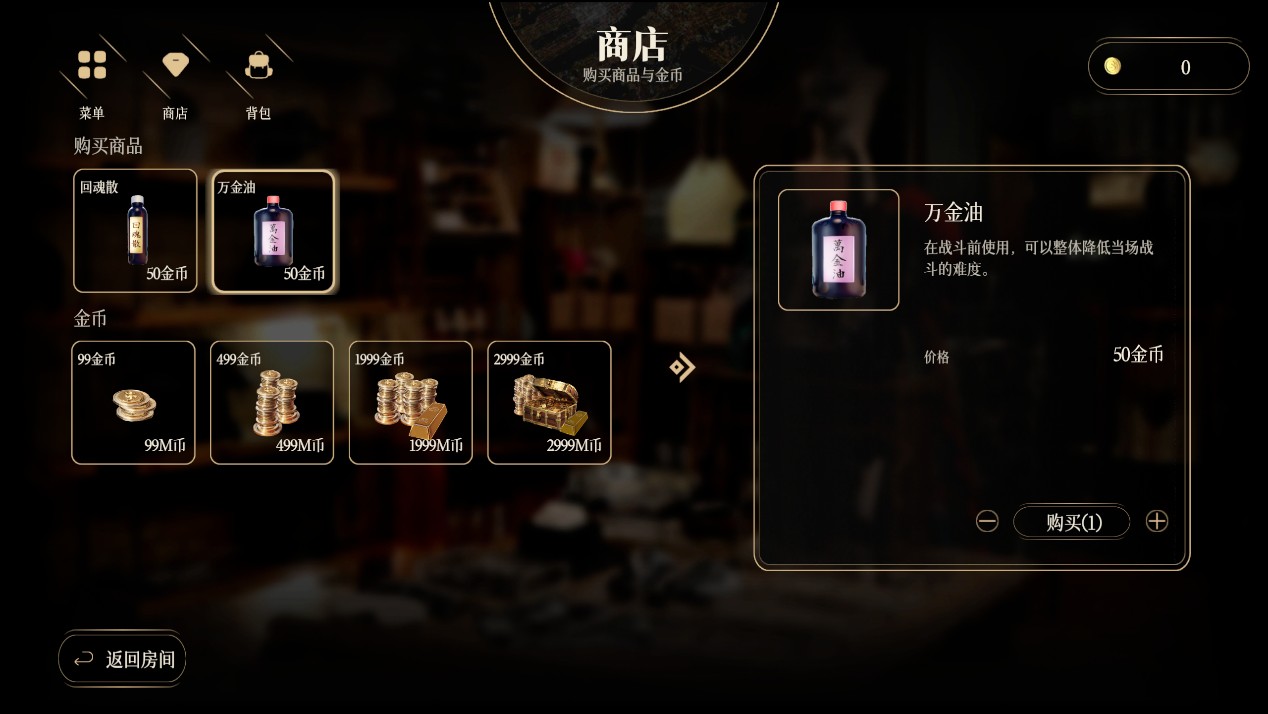Screen dimensions: 1268x714
Task: Choose the 99金币 coin pack
Action: coord(134,403)
